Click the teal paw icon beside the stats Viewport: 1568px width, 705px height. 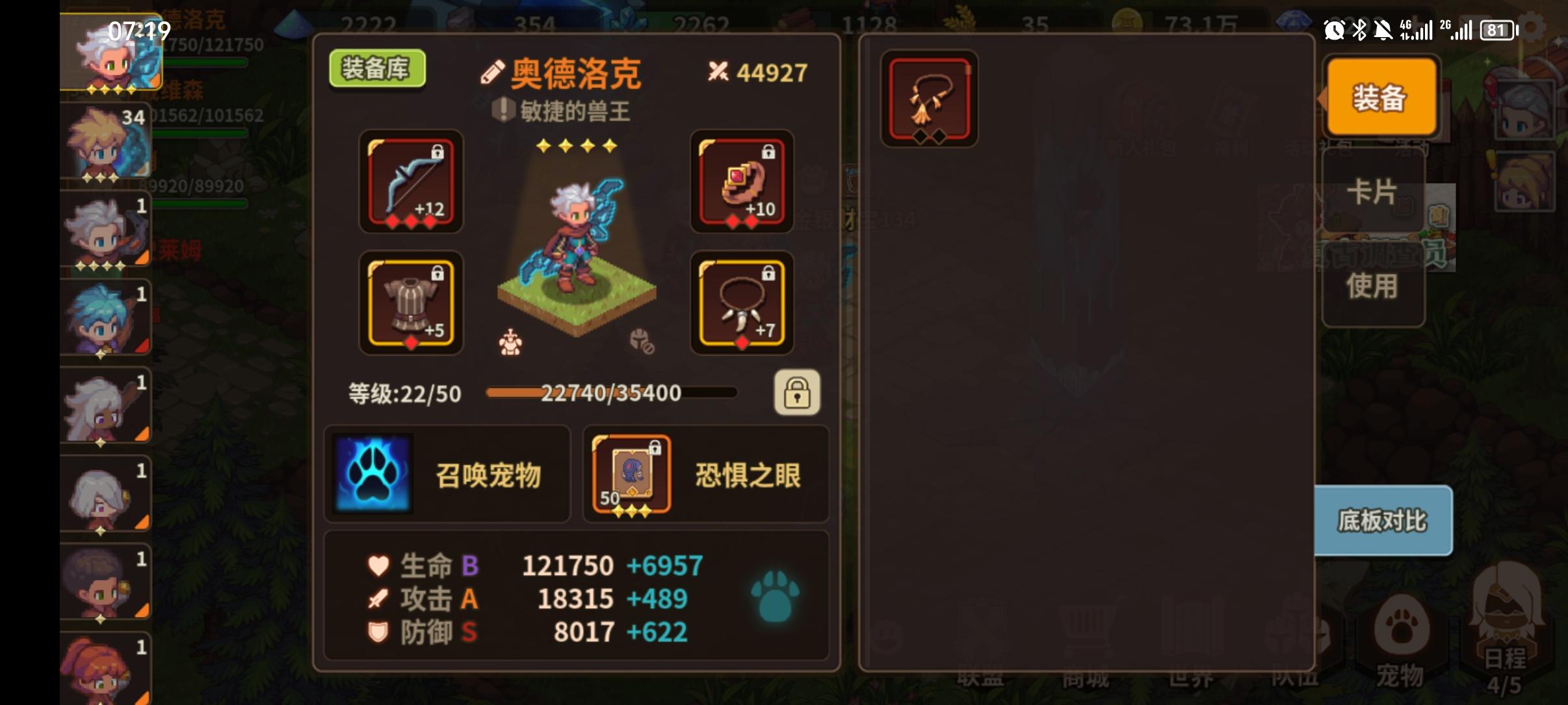pos(774,597)
